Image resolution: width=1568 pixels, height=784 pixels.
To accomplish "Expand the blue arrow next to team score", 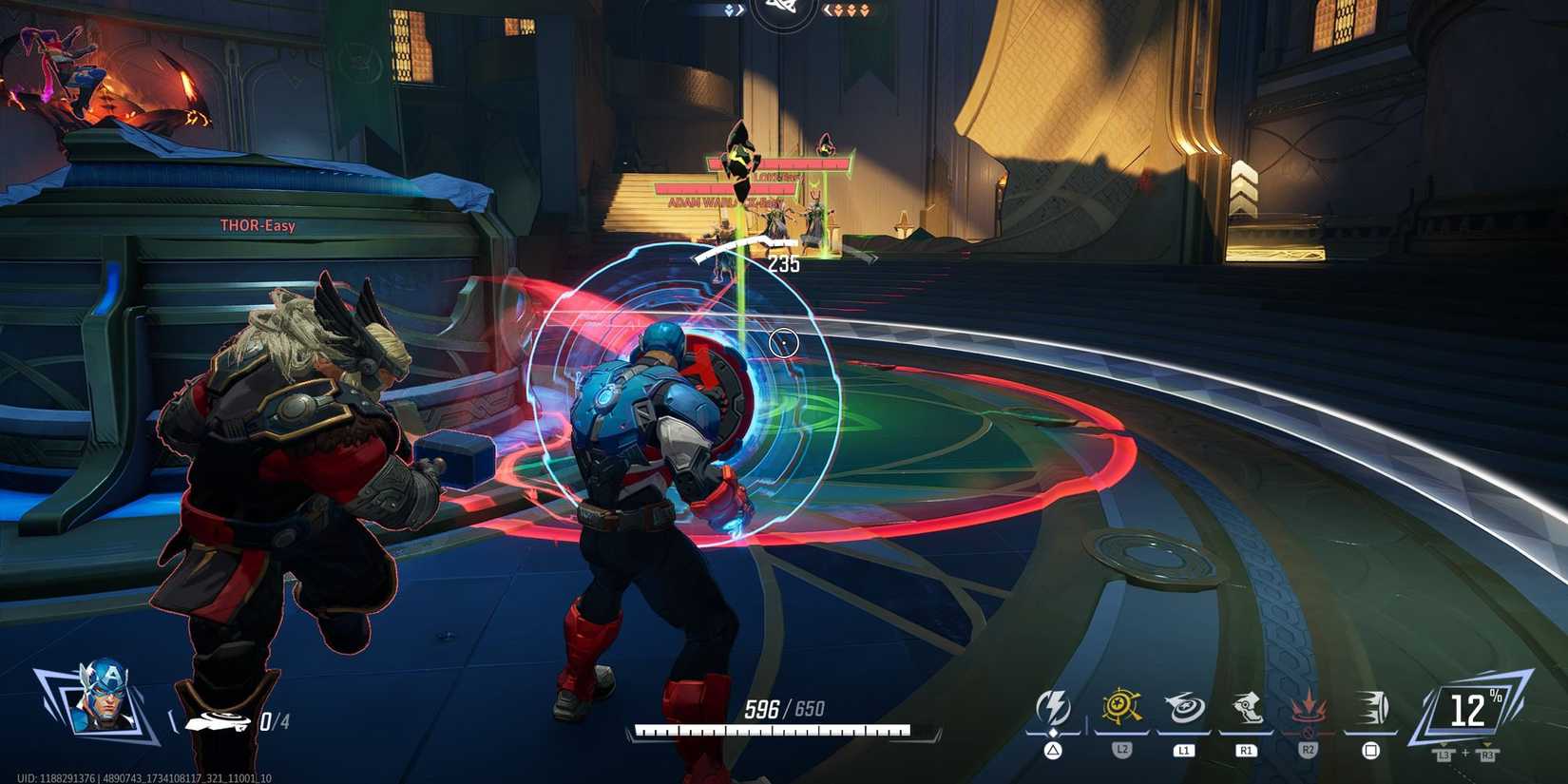I will (740, 10).
